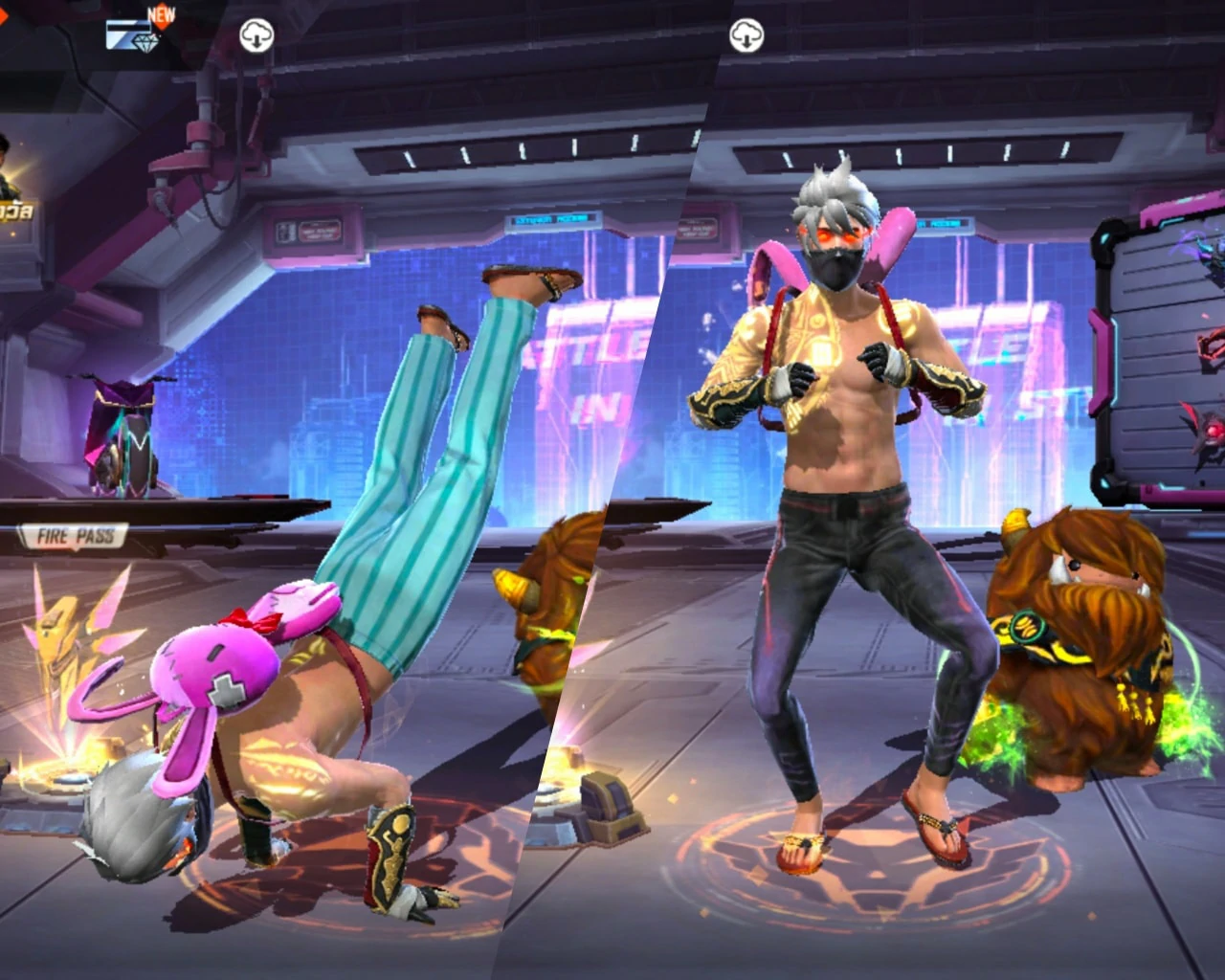Open the diamond membership card marked NEW
The height and width of the screenshot is (980, 1225).
click(x=136, y=33)
